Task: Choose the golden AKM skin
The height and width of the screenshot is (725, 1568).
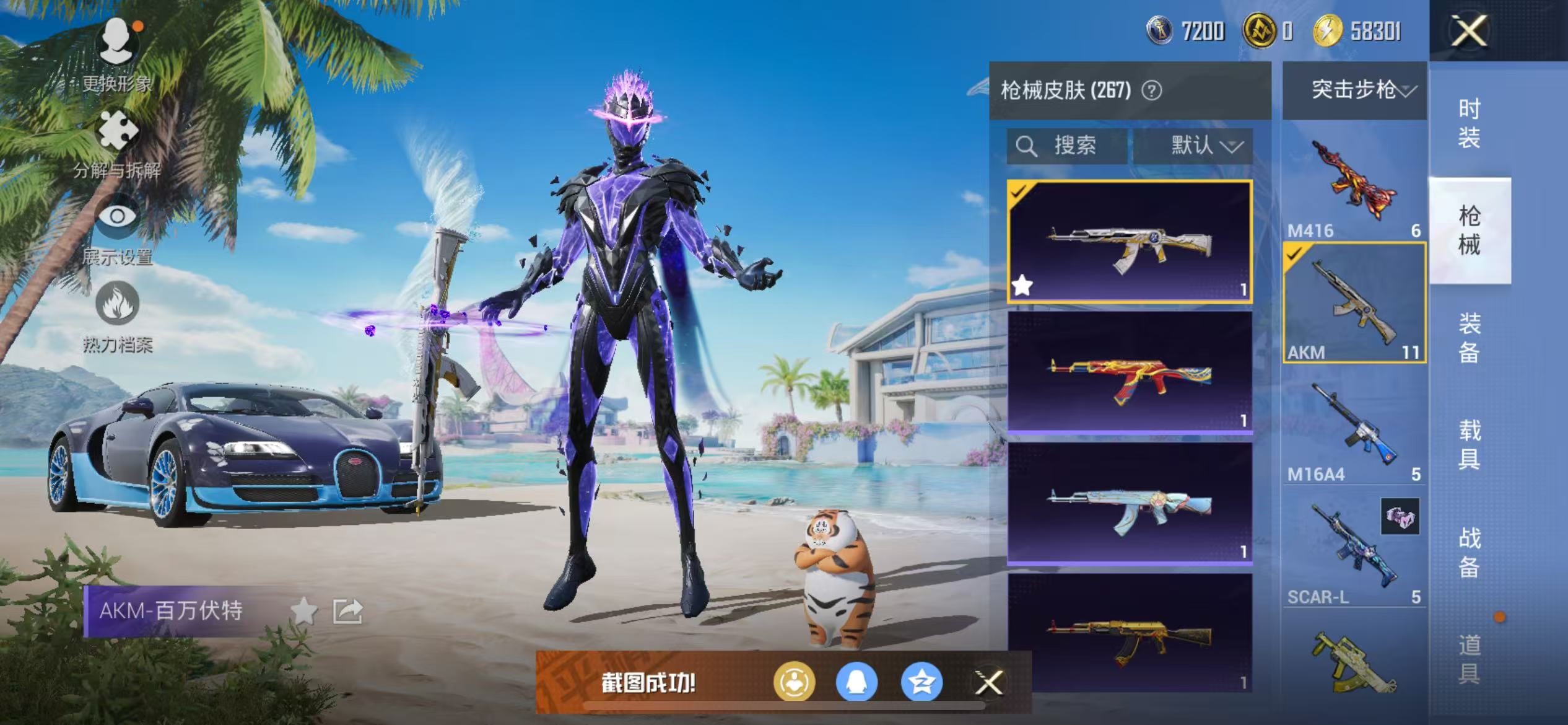Action: 1130,634
